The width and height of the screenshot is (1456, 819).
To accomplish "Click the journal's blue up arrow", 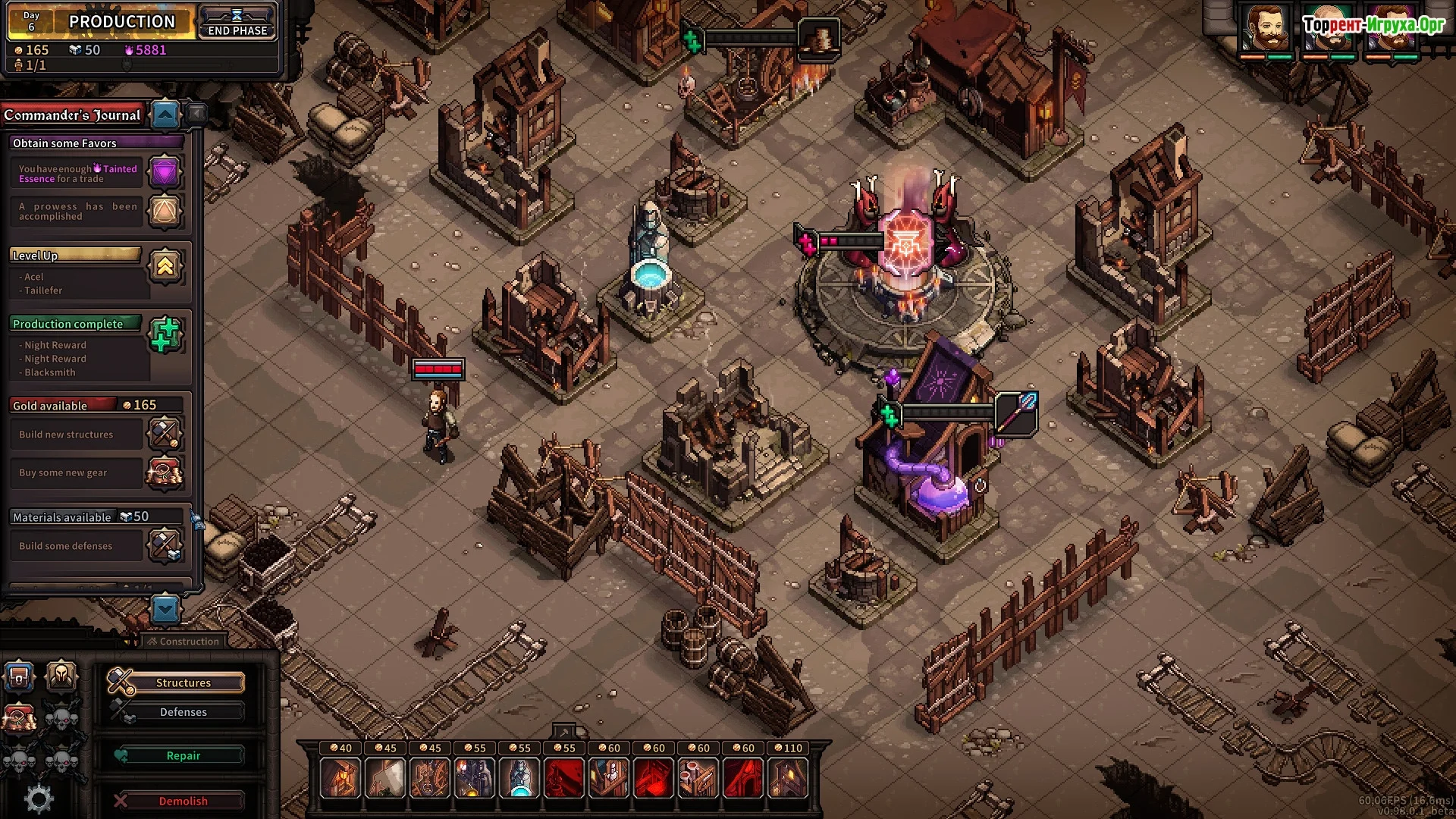I will [165, 115].
